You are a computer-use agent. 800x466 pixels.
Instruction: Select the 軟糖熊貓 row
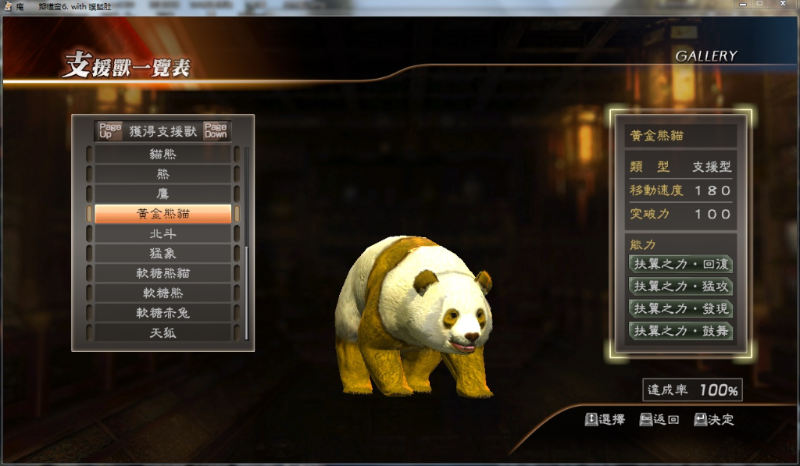click(x=163, y=273)
